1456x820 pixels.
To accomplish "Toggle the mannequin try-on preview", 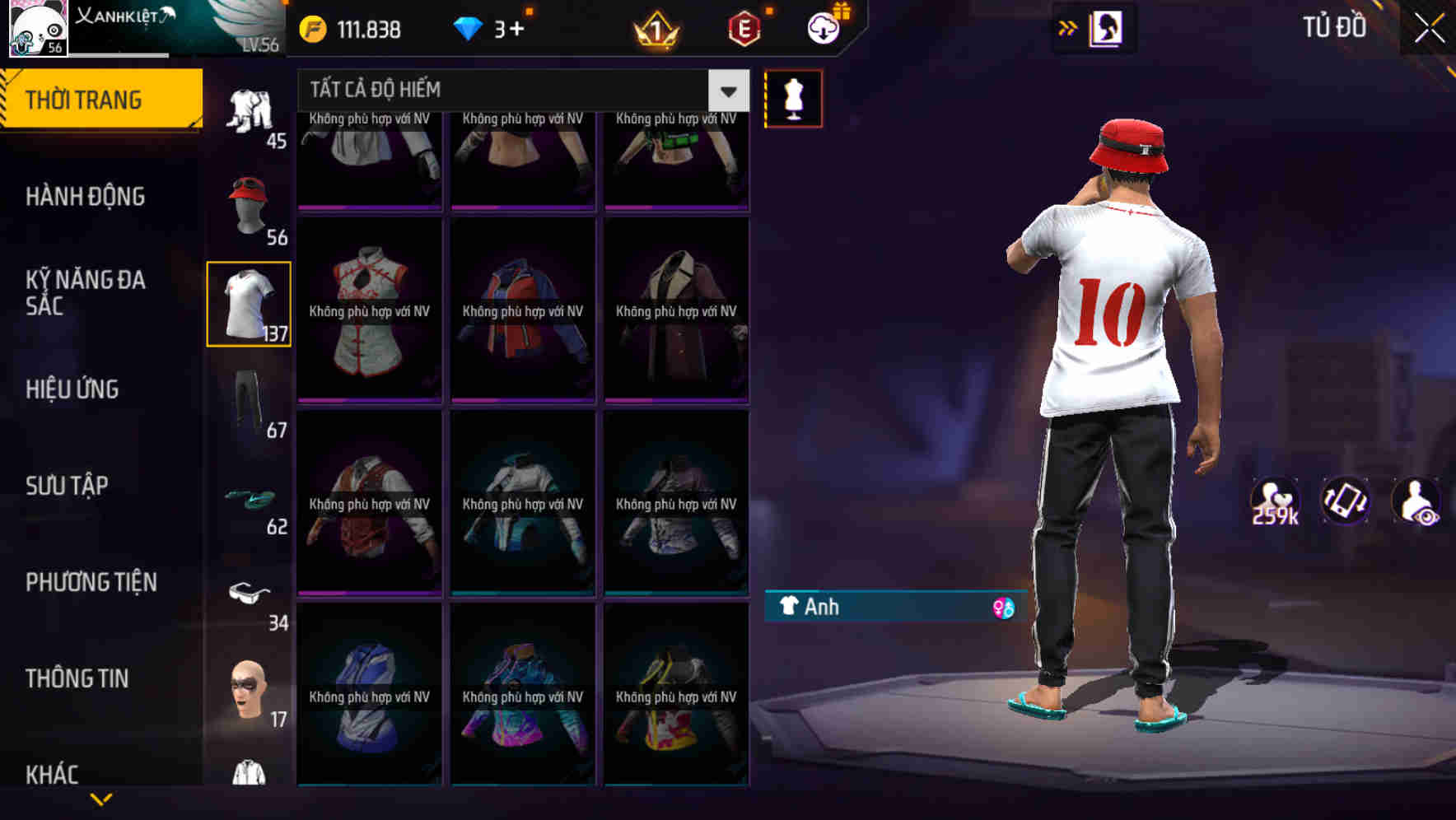I will click(793, 97).
